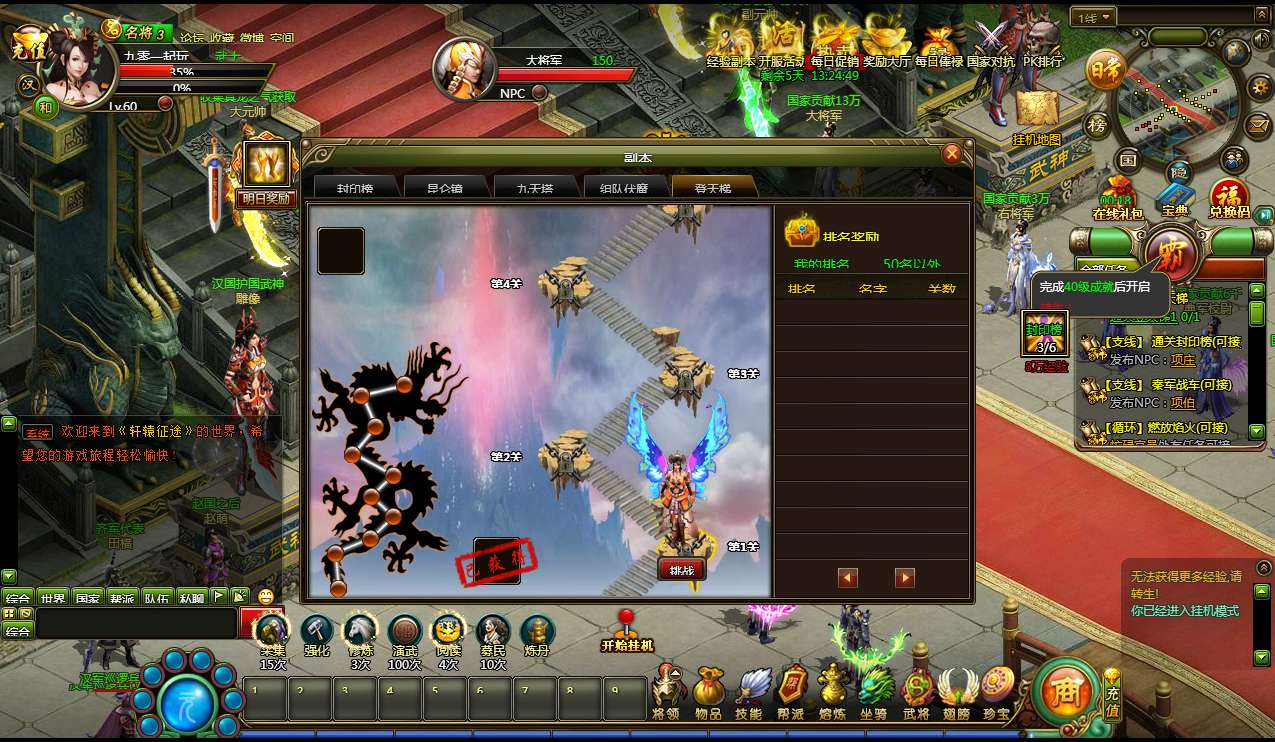Open the 商 shop button
The width and height of the screenshot is (1275, 742).
1065,691
